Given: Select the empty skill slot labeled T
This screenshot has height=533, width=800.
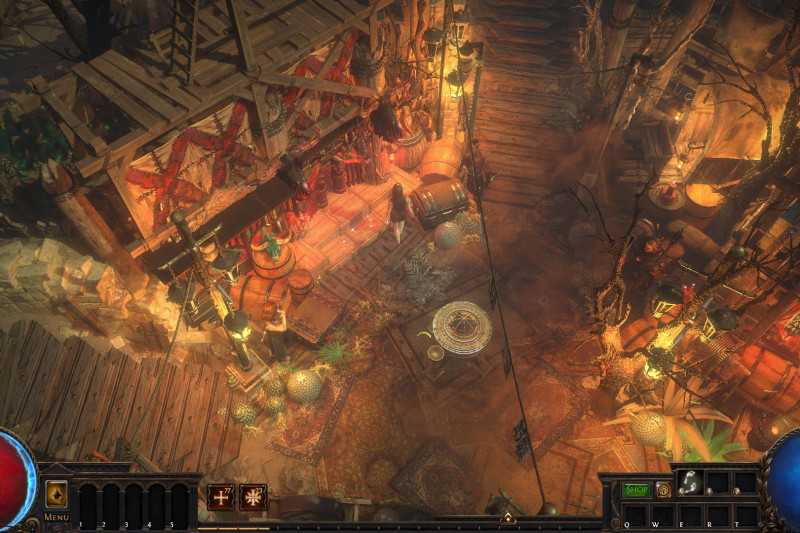Looking at the screenshot, I should [745, 513].
